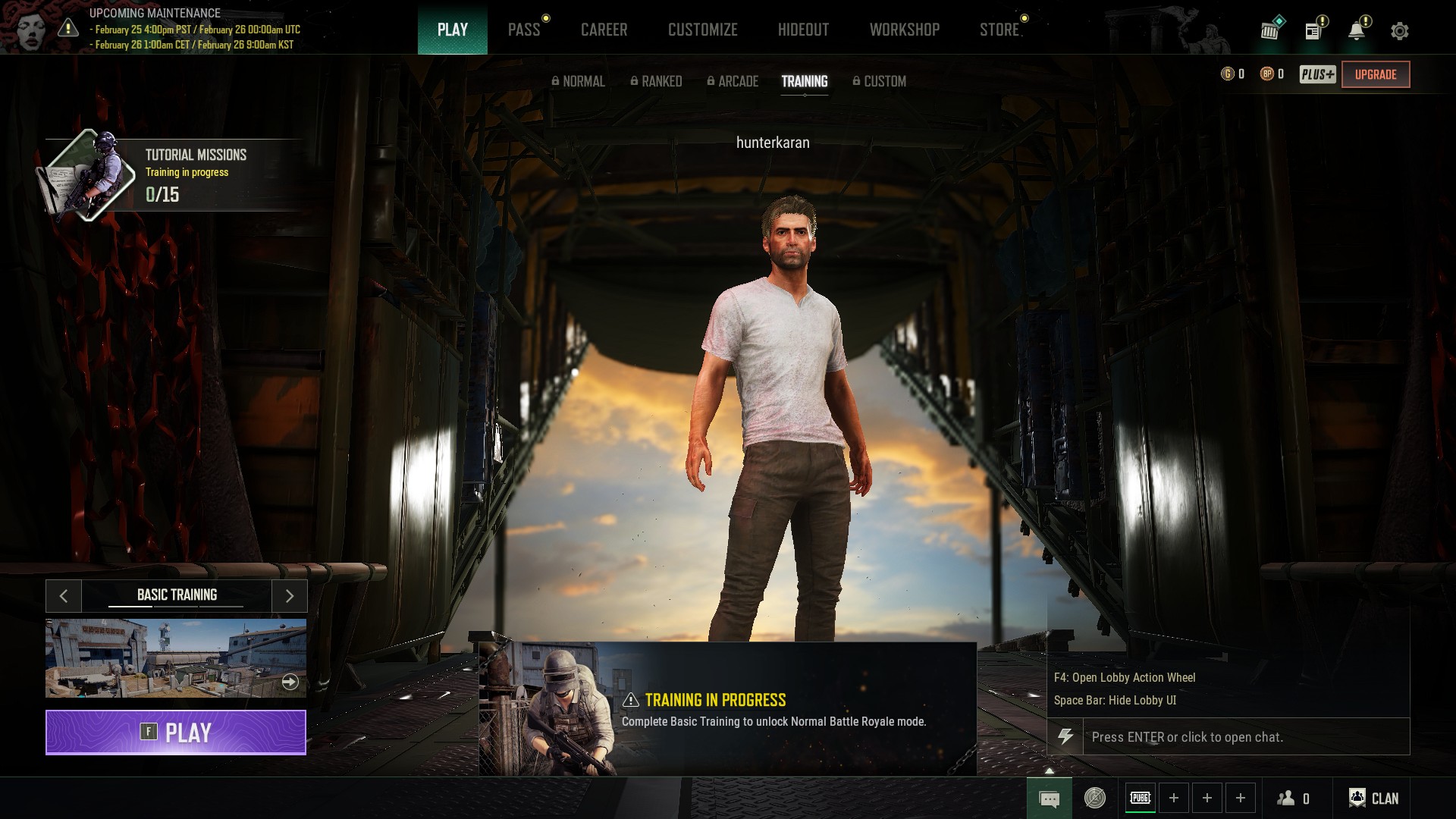1456x819 pixels.
Task: Toggle the chat bubble button
Action: [x=1049, y=799]
